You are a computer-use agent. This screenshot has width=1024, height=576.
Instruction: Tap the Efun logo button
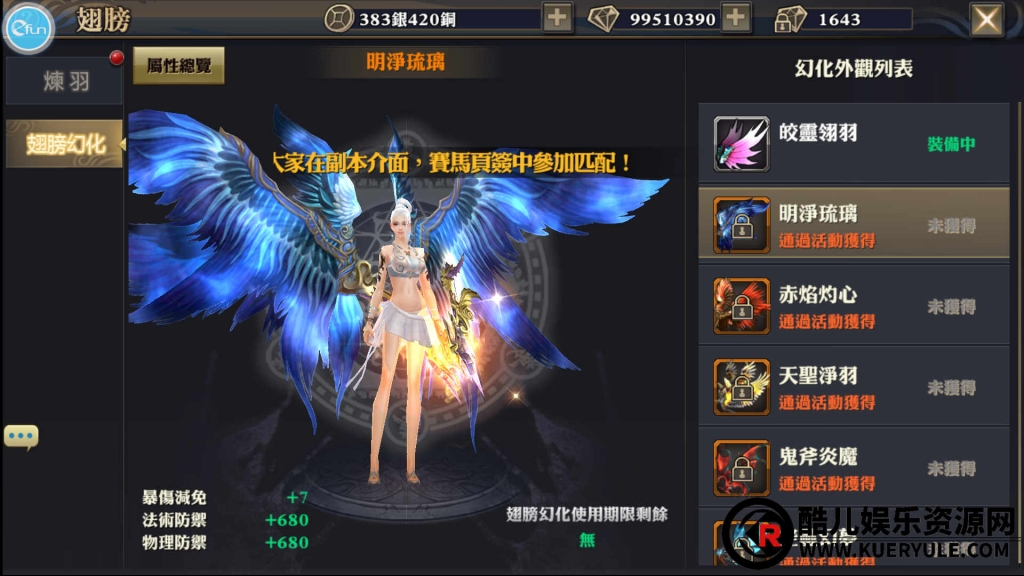click(29, 29)
